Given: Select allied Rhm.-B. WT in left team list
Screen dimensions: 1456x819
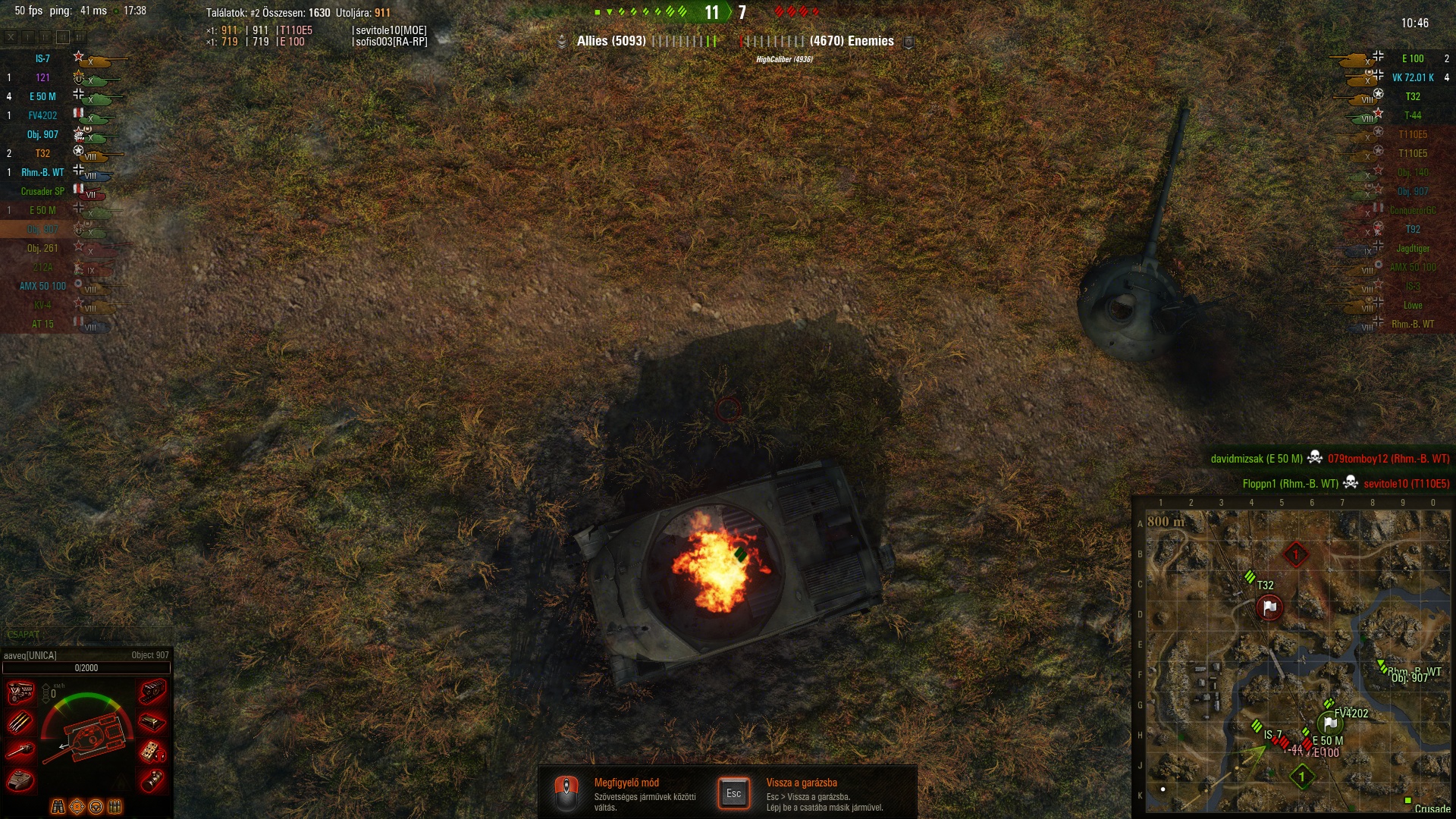Looking at the screenshot, I should point(42,172).
